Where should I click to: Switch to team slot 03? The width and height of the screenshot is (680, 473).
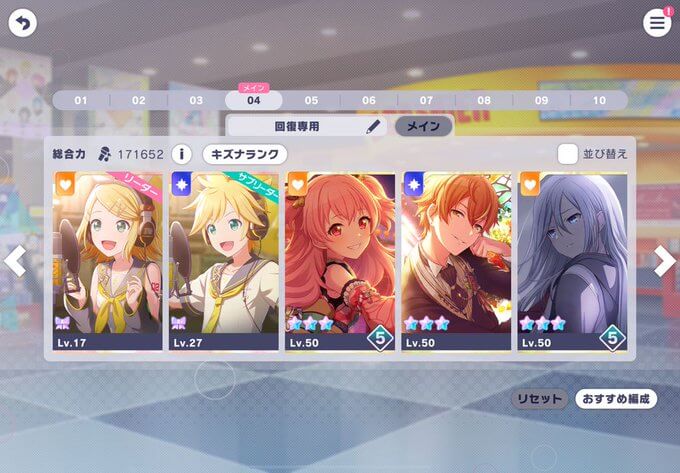click(196, 100)
